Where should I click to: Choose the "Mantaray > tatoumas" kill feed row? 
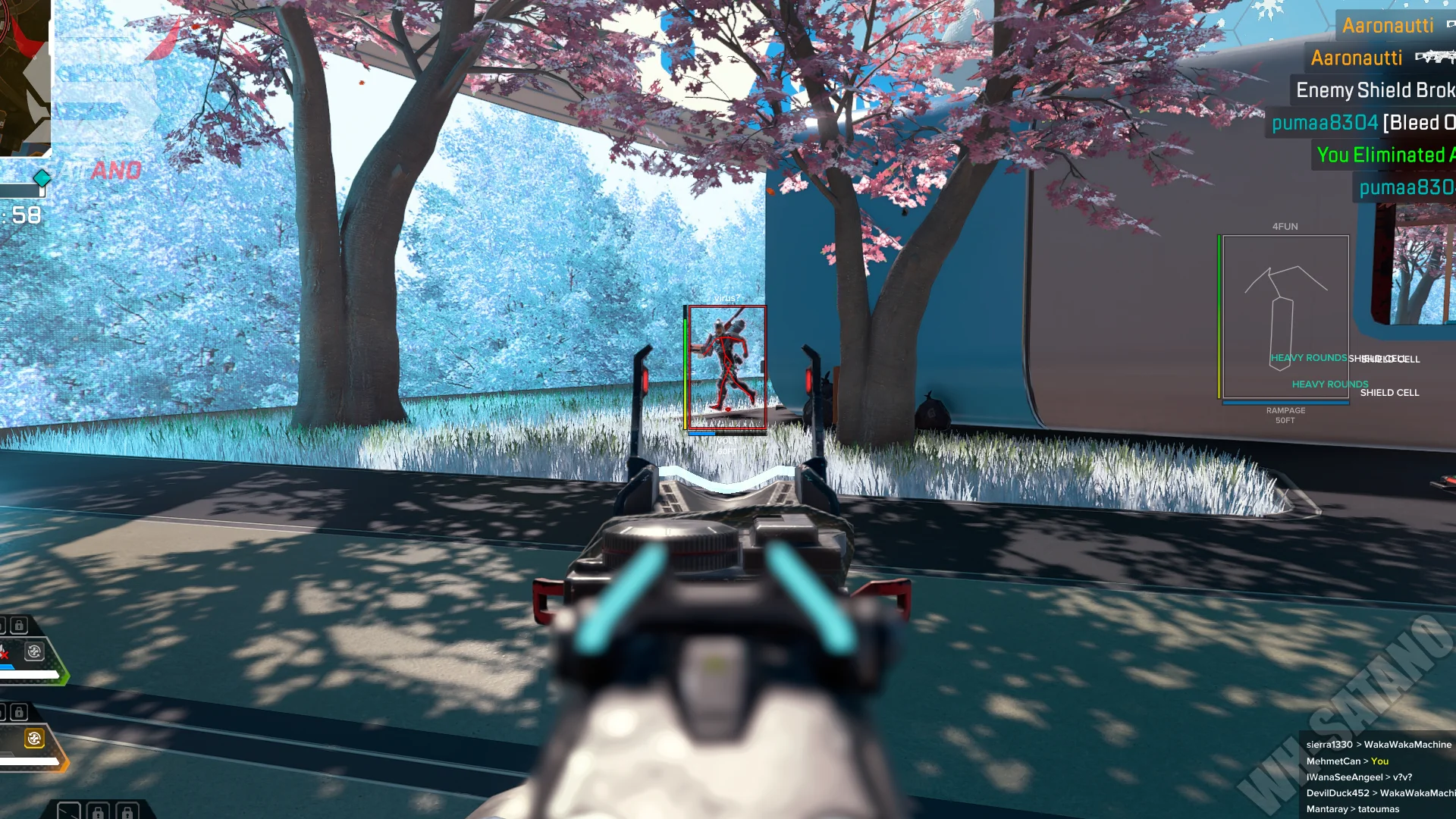tap(1352, 809)
